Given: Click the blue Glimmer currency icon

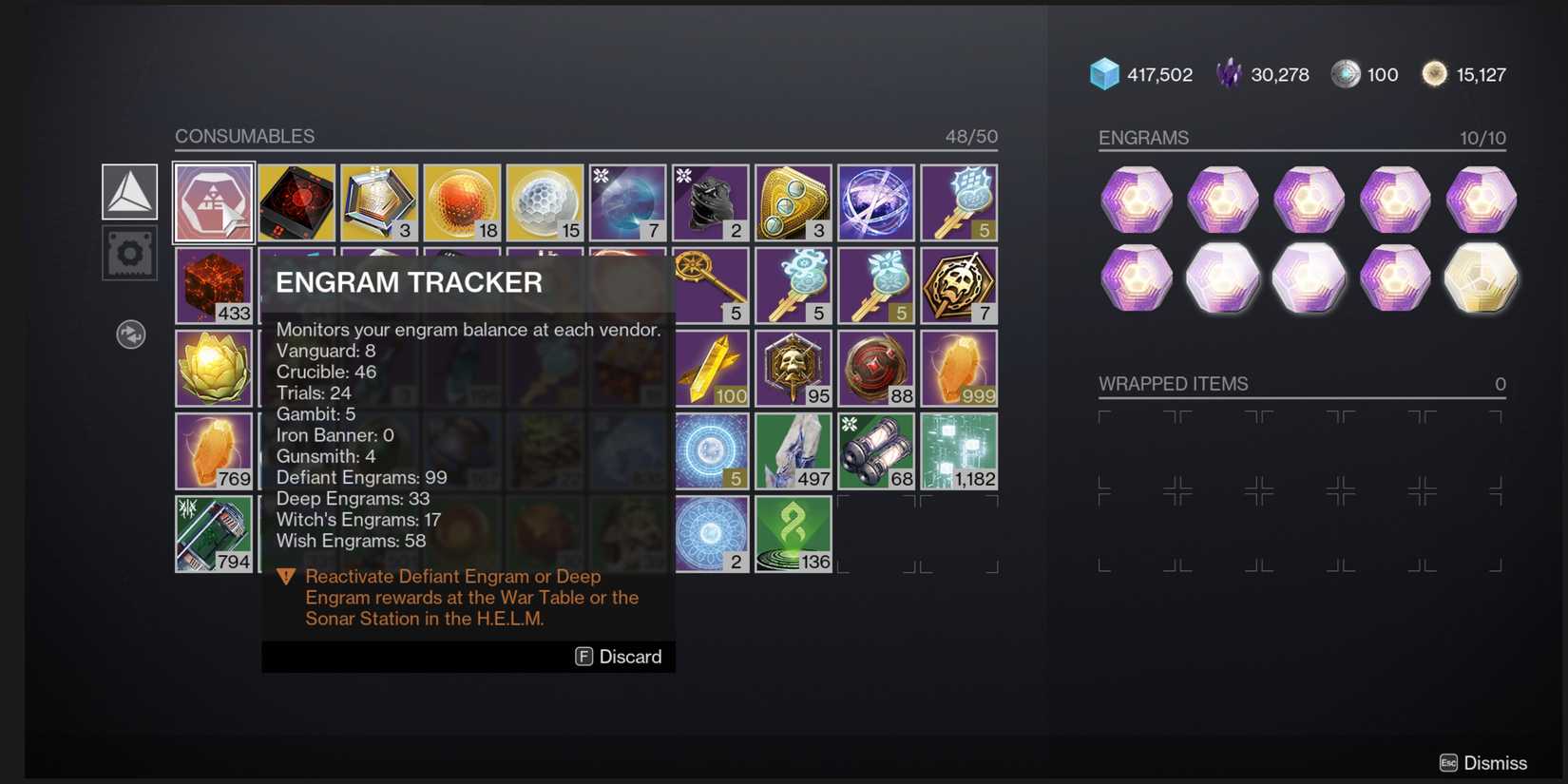Looking at the screenshot, I should 1102,73.
